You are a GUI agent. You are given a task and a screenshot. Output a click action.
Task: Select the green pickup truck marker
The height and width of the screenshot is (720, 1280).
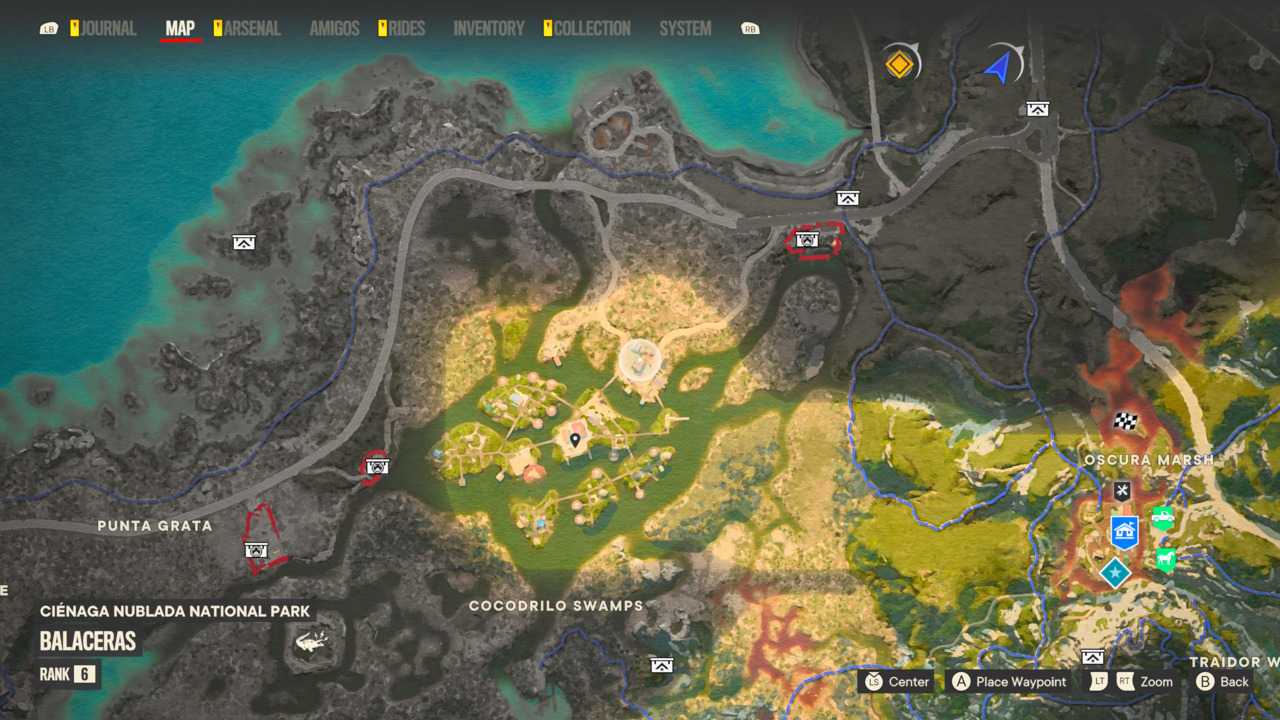click(x=1162, y=517)
